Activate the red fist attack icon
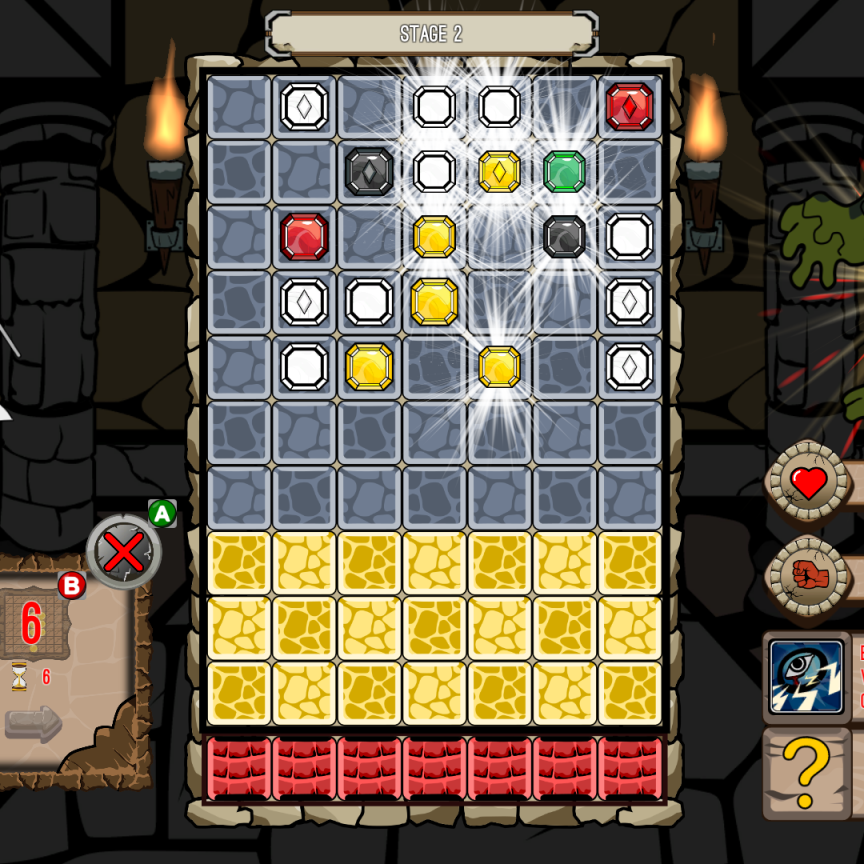The width and height of the screenshot is (864, 864). point(806,575)
